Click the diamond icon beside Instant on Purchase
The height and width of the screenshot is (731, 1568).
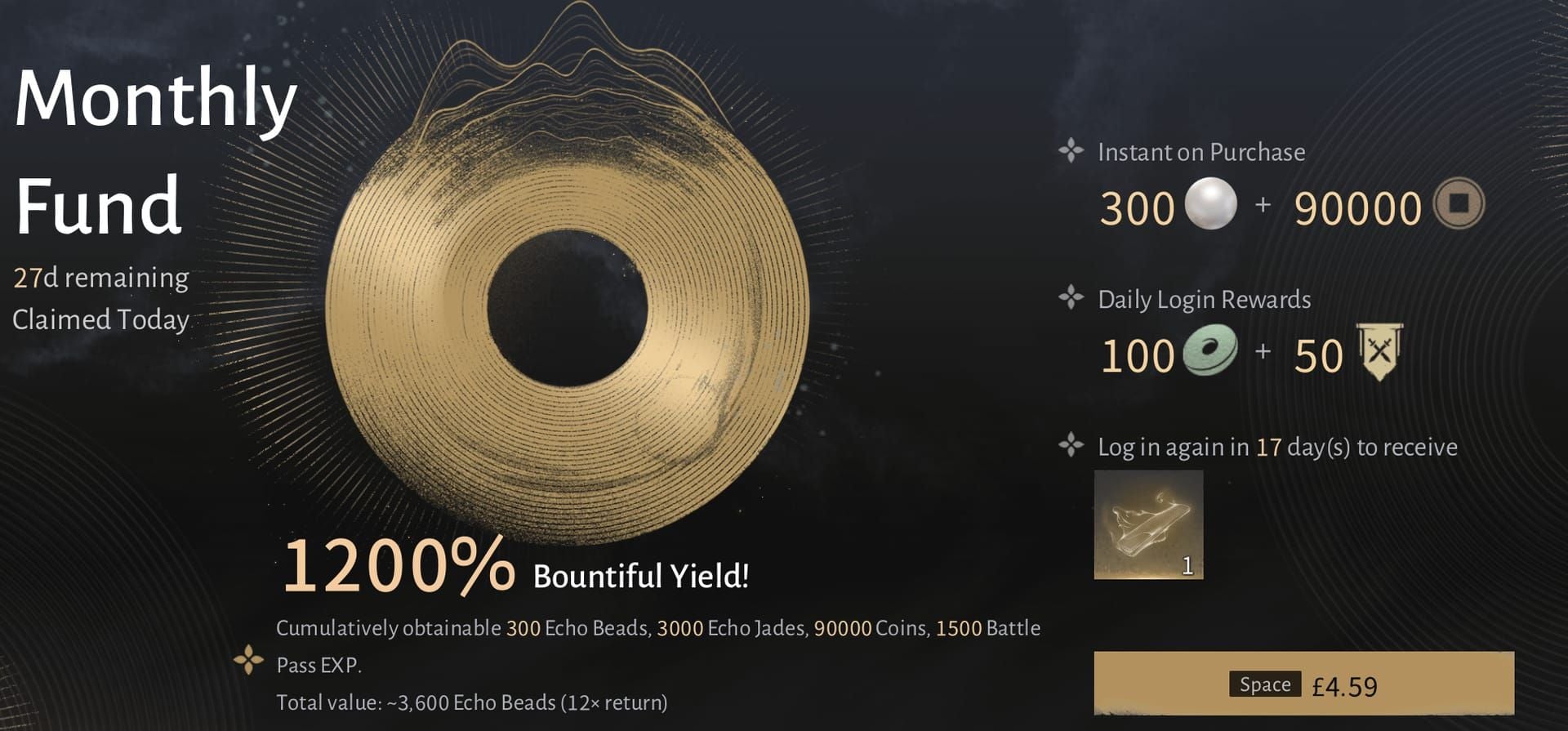point(1071,150)
